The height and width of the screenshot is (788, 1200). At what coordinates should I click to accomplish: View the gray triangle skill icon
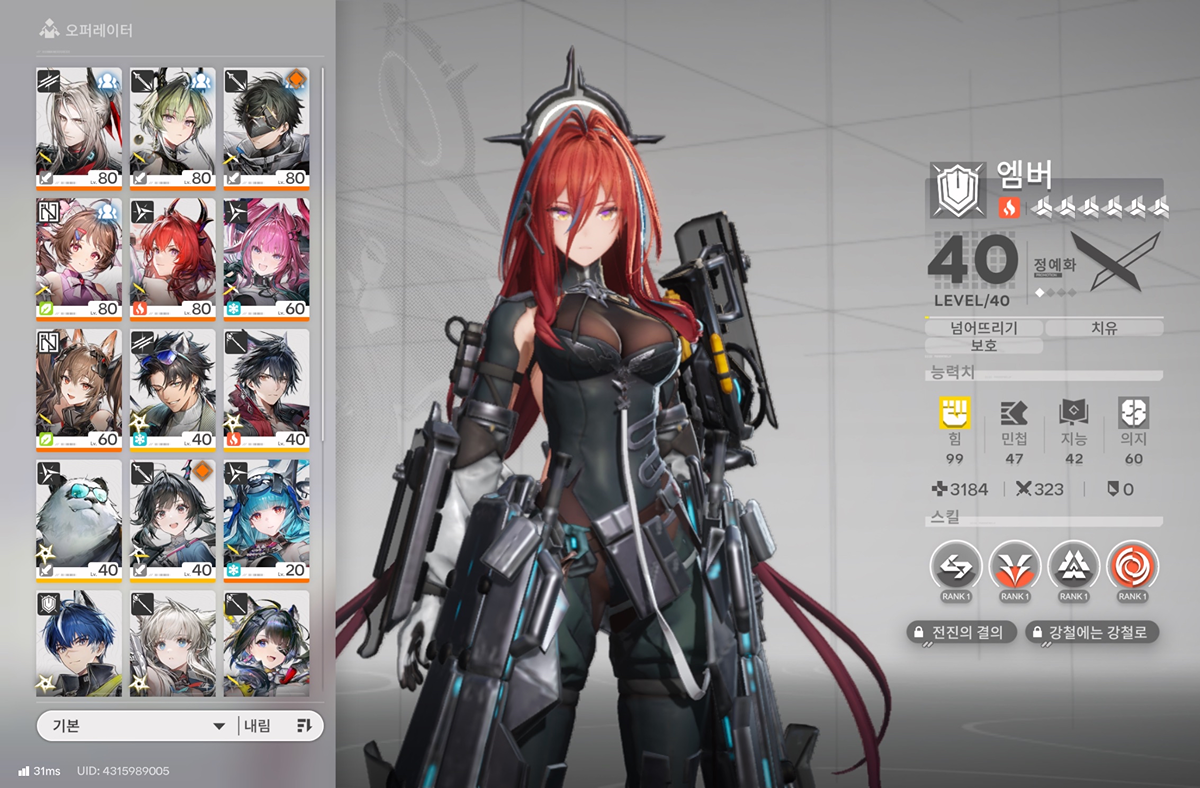pos(1074,567)
